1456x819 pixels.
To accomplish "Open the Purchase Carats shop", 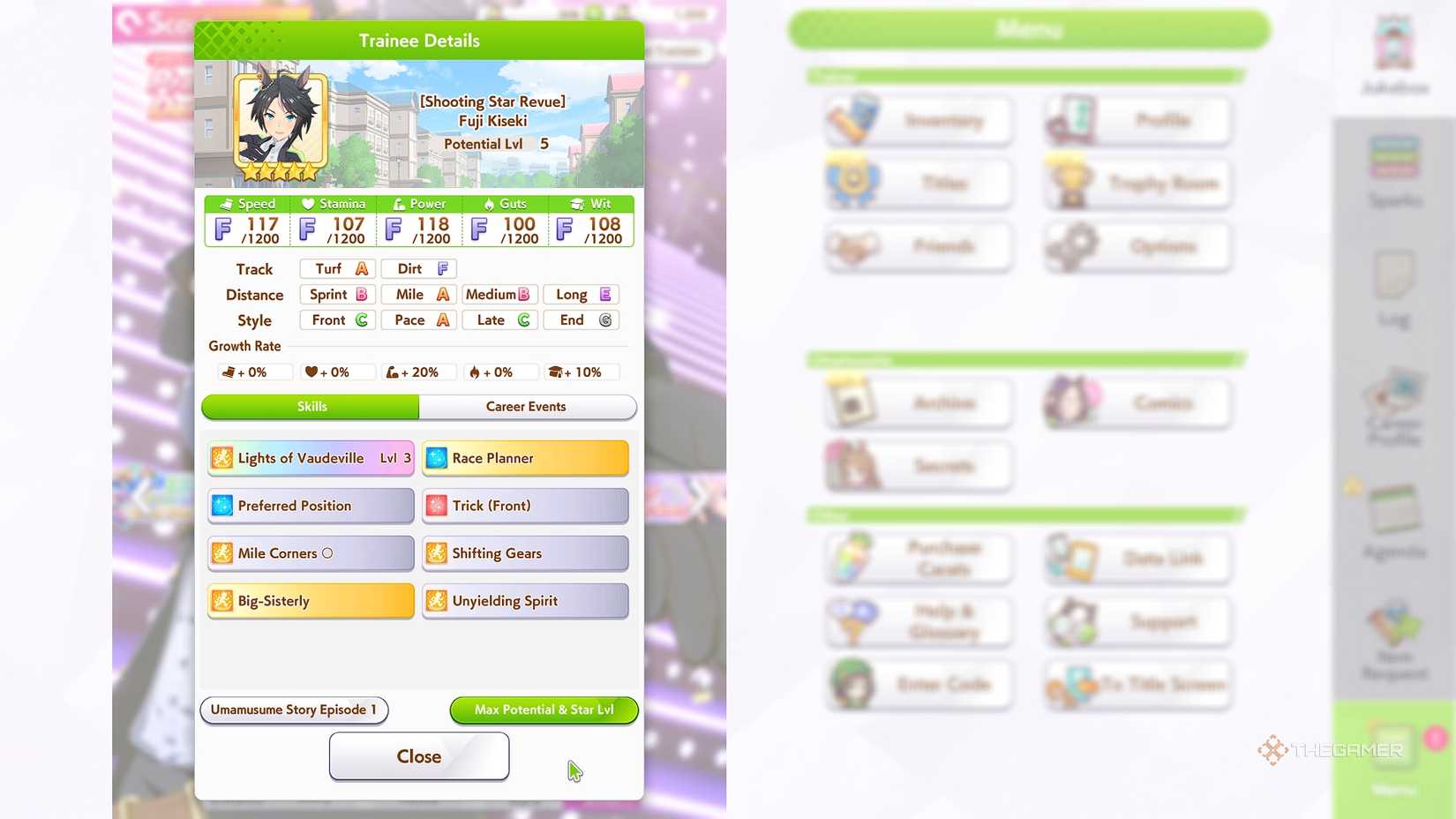I will 918,558.
